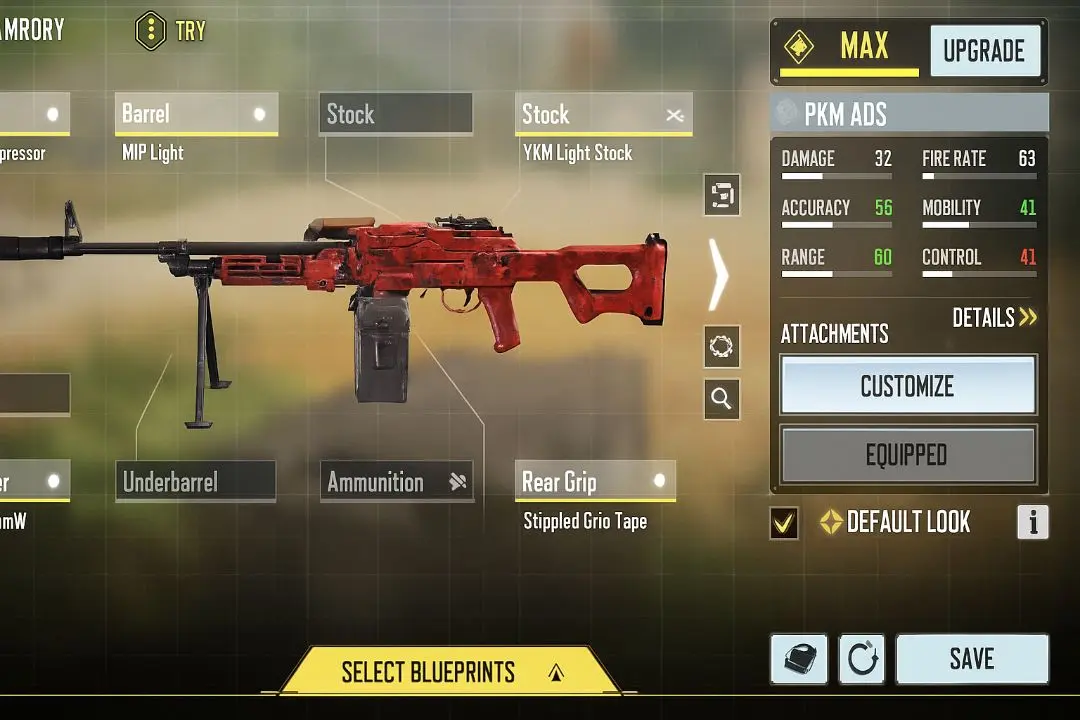The image size is (1080, 720).
Task: Save the current loadout
Action: pyautogui.click(x=971, y=658)
